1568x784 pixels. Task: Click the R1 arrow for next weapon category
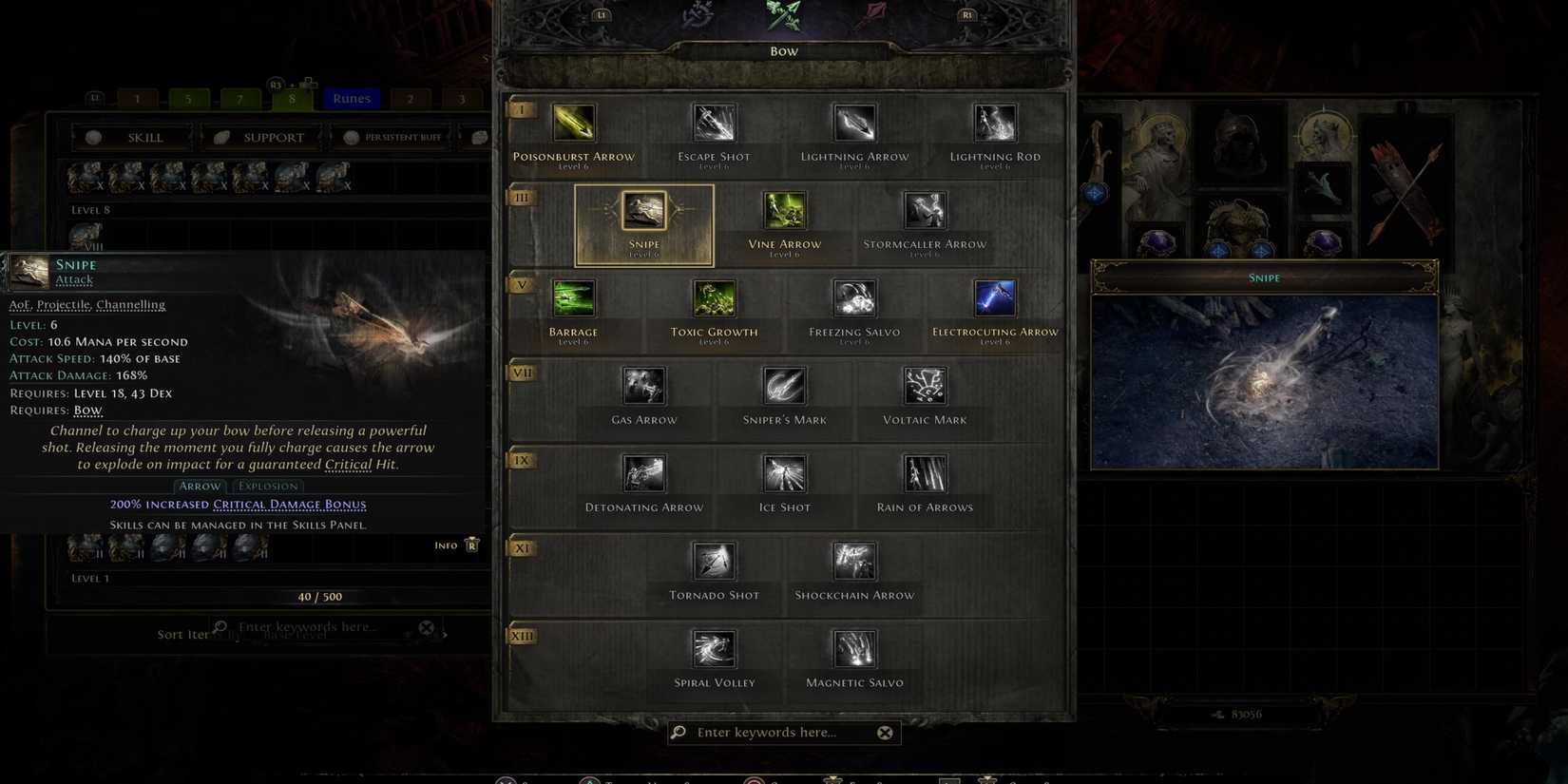coord(966,14)
